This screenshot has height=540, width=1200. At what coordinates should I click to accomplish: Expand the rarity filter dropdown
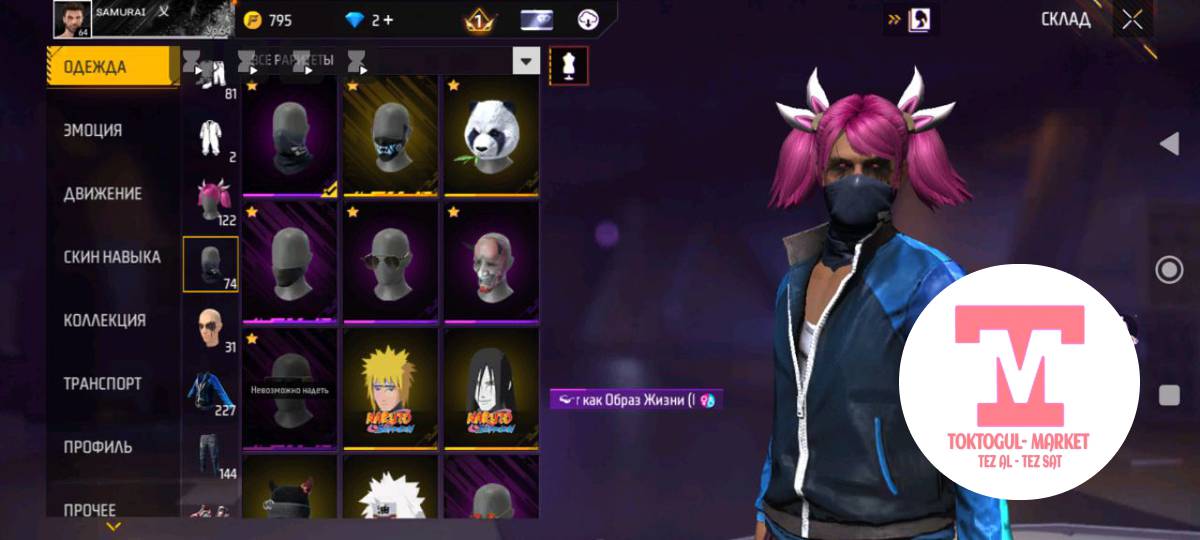point(526,62)
